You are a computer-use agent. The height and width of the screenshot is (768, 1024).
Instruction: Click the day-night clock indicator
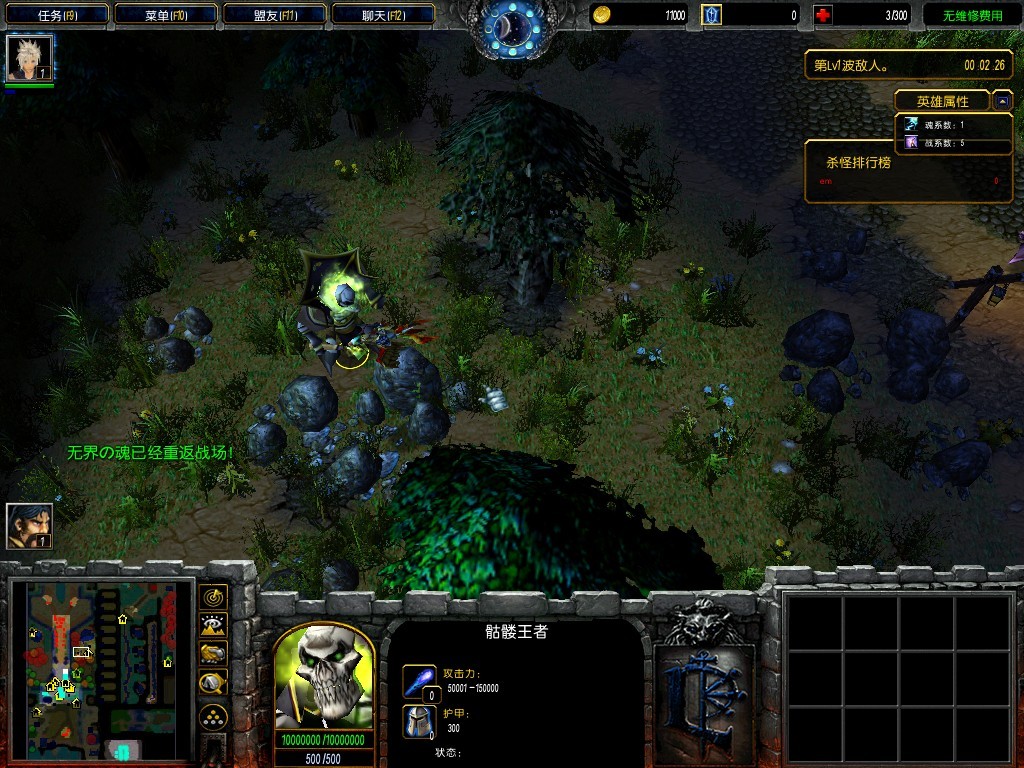pos(511,28)
